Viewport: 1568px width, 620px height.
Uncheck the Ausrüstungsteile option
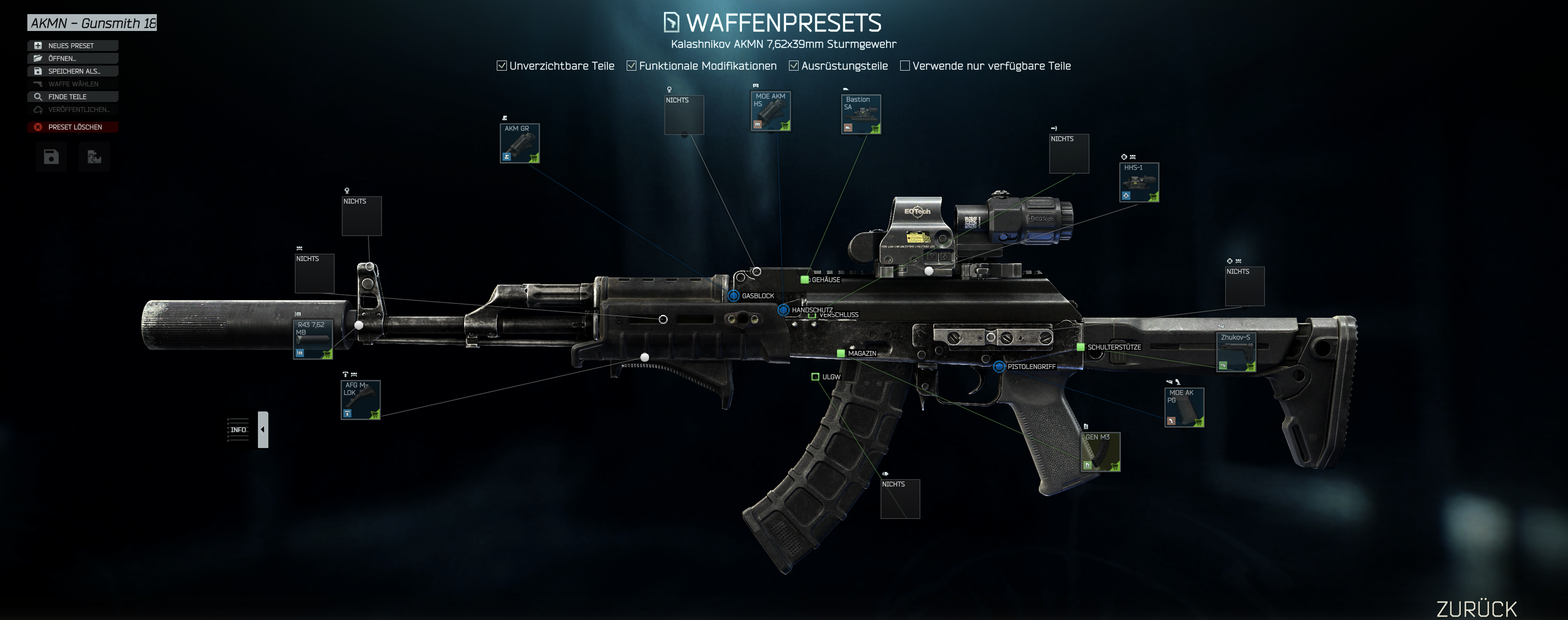[794, 66]
